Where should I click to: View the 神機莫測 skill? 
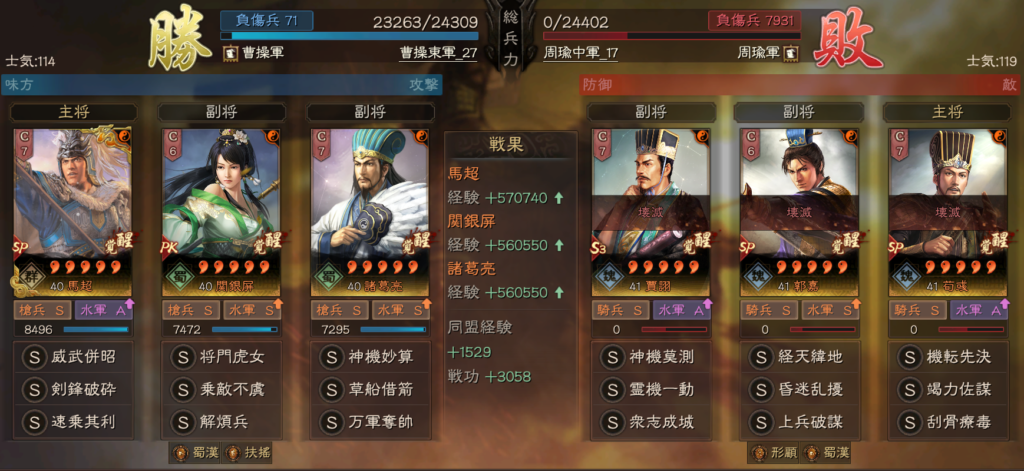coord(652,357)
